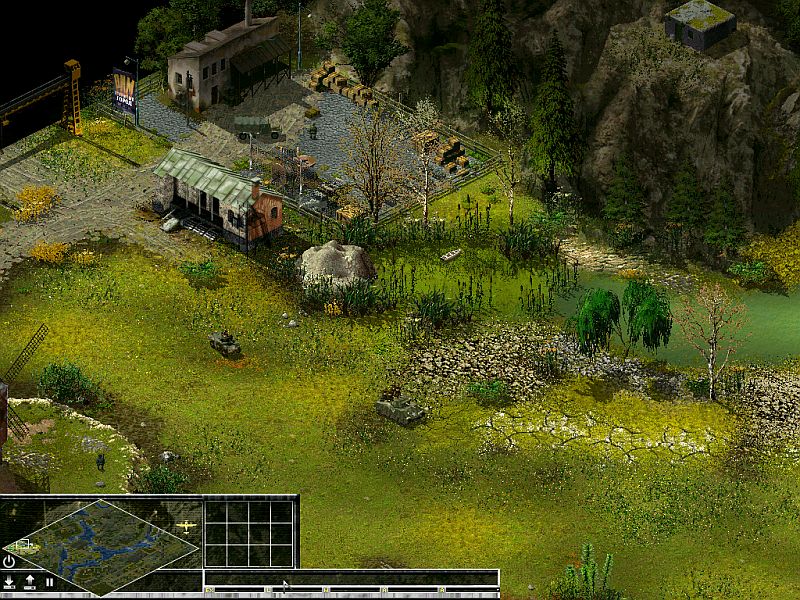Click the down arrow load button
The width and height of the screenshot is (800, 600).
pos(9,581)
